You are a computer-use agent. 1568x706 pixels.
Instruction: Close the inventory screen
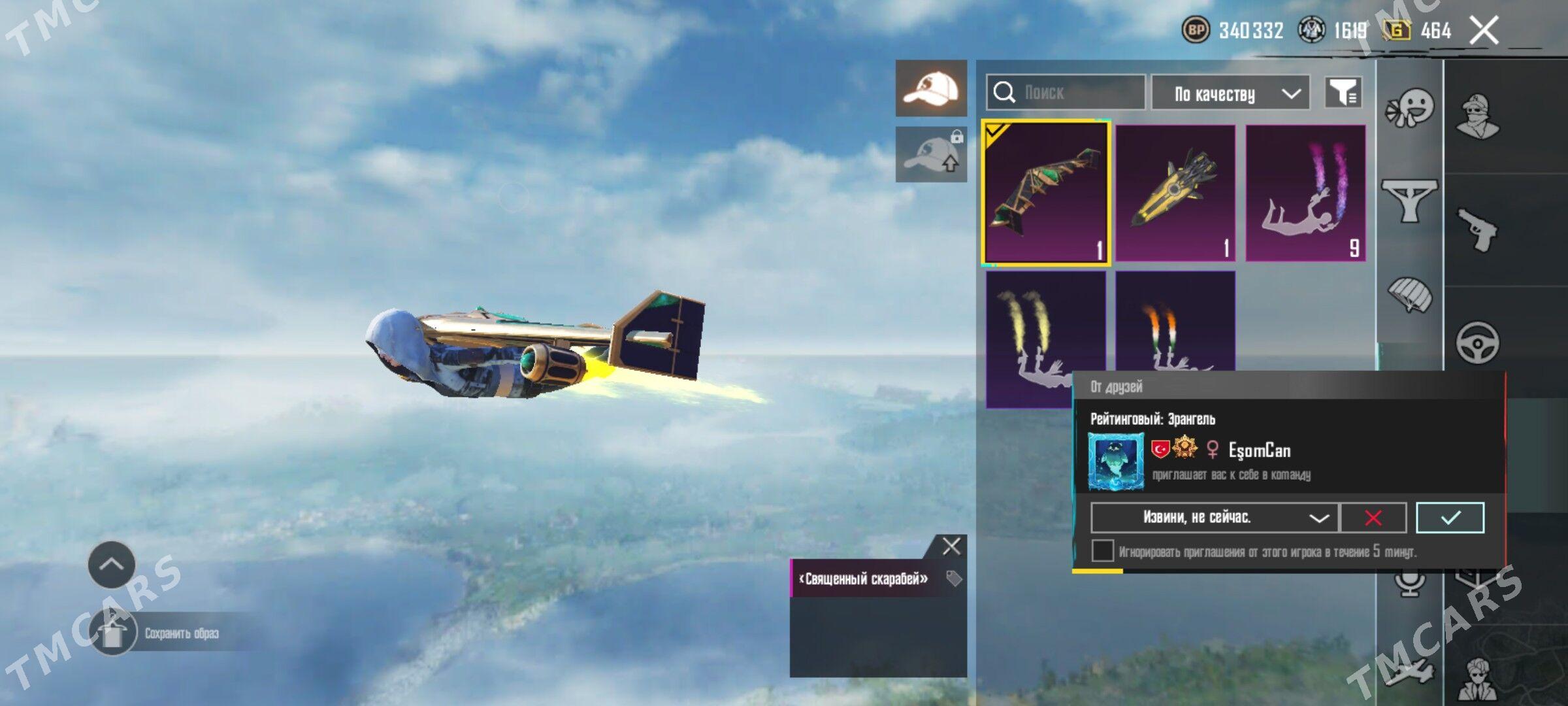(1484, 30)
